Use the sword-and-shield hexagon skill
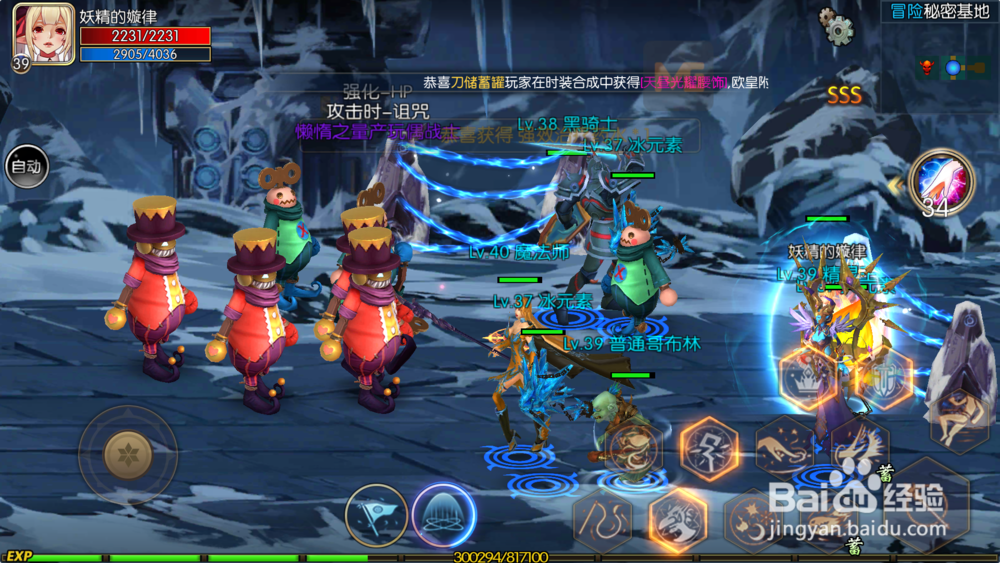 885,380
